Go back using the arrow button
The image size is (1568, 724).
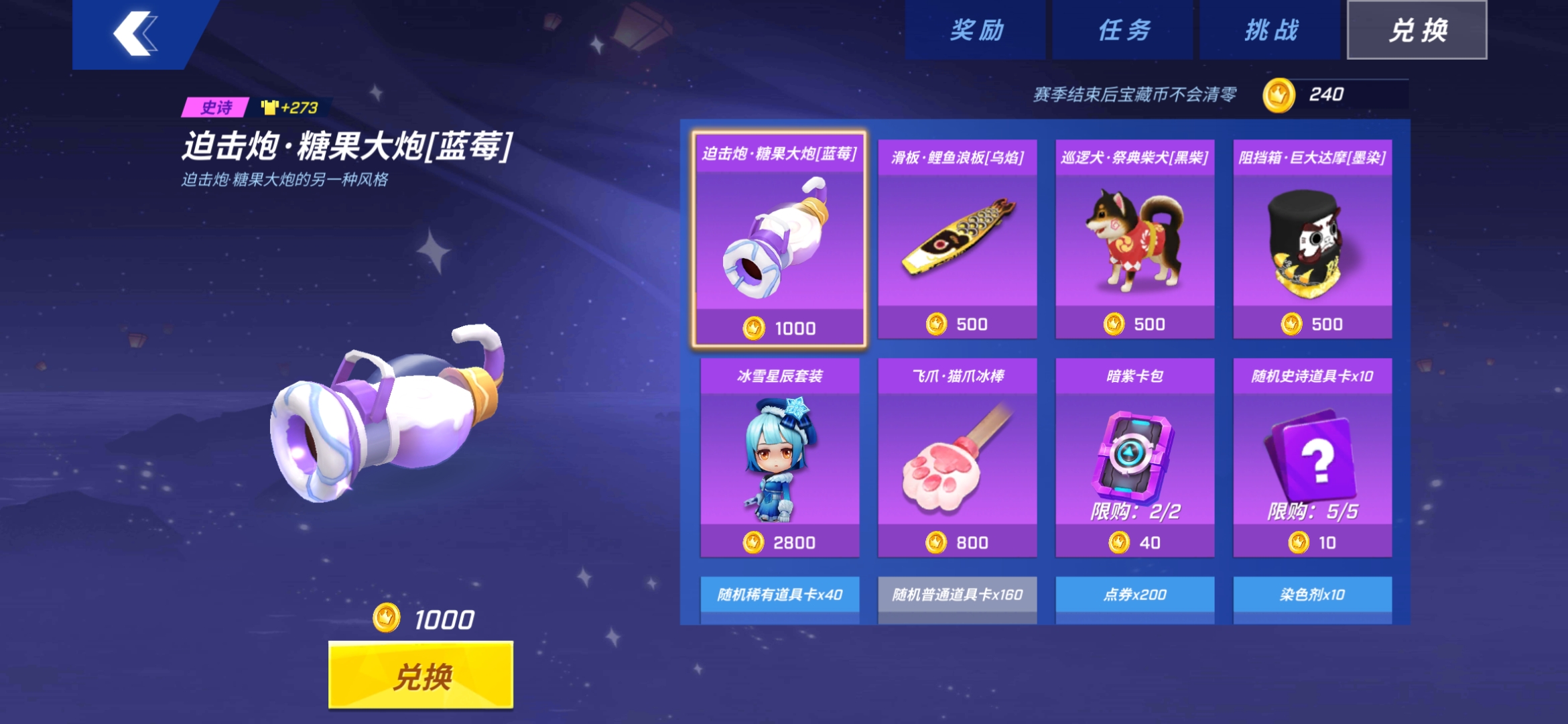click(137, 34)
